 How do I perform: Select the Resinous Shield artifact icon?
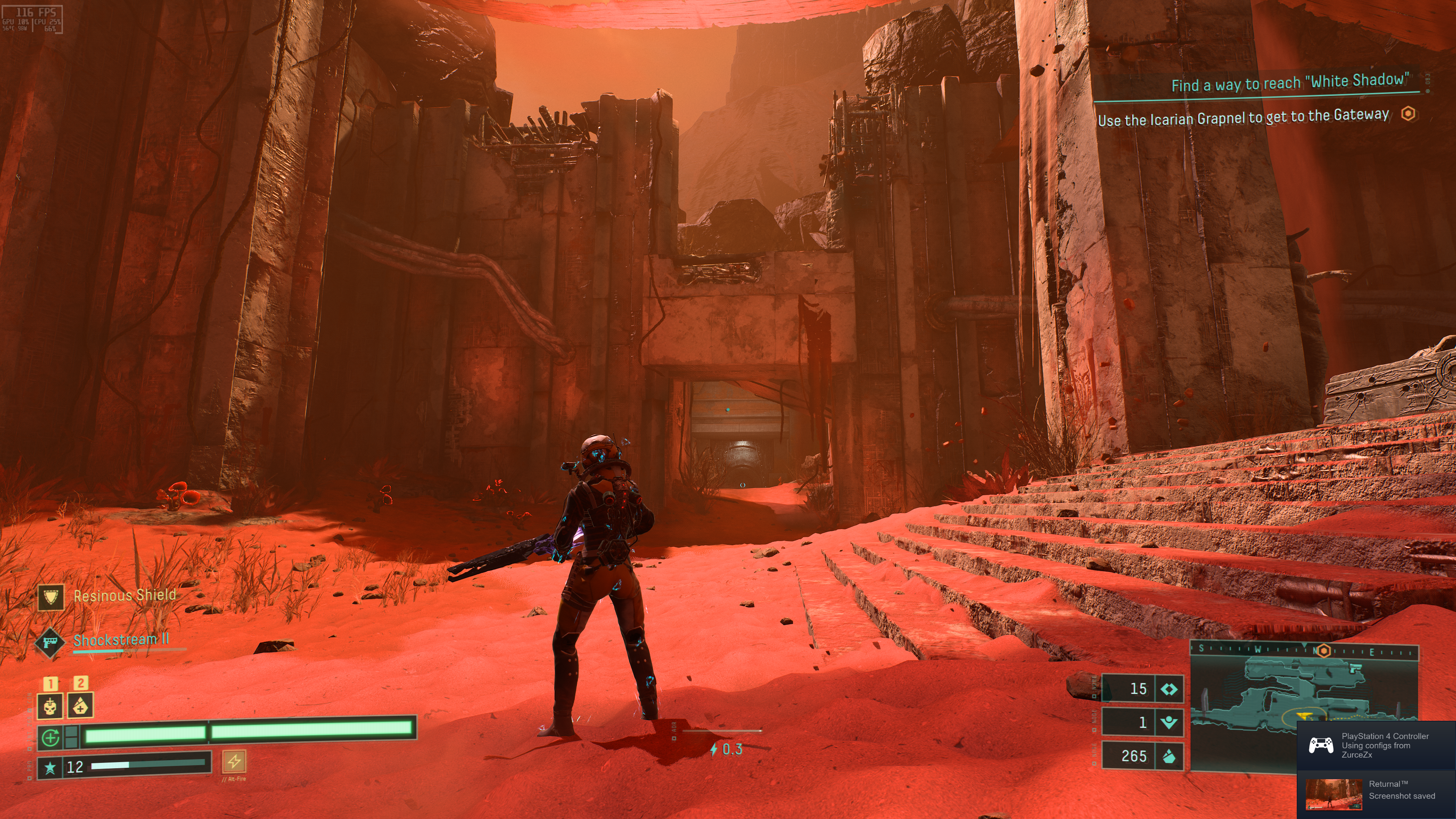51,597
